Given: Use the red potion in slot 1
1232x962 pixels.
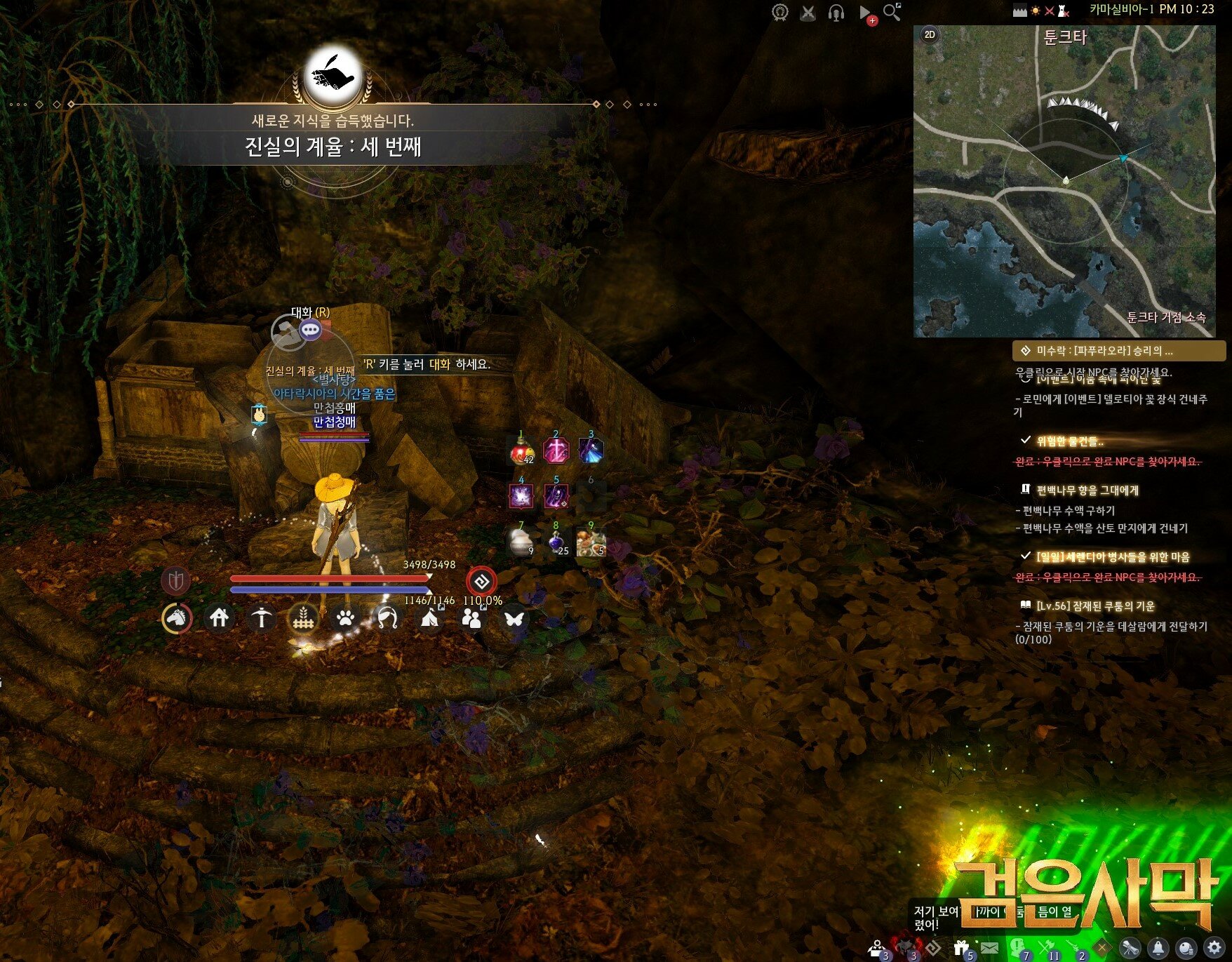Looking at the screenshot, I should [521, 451].
